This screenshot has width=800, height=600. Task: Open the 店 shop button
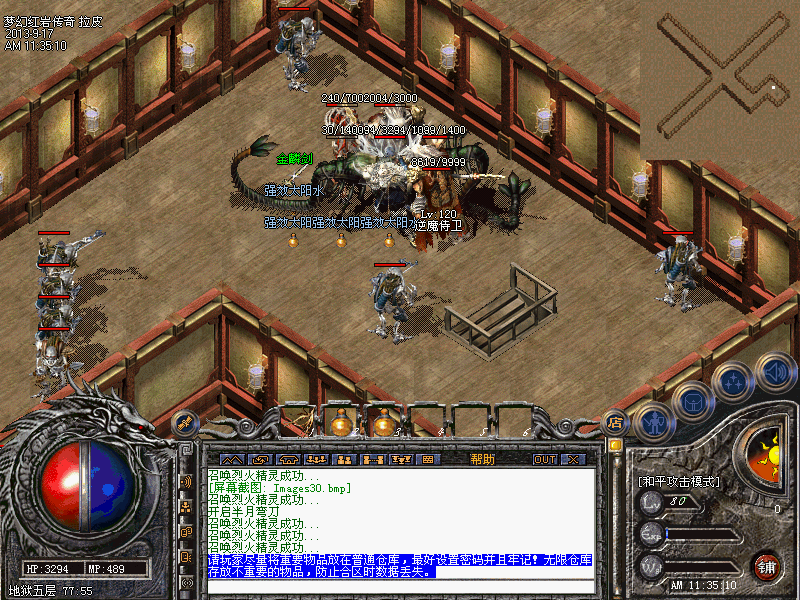pos(617,423)
